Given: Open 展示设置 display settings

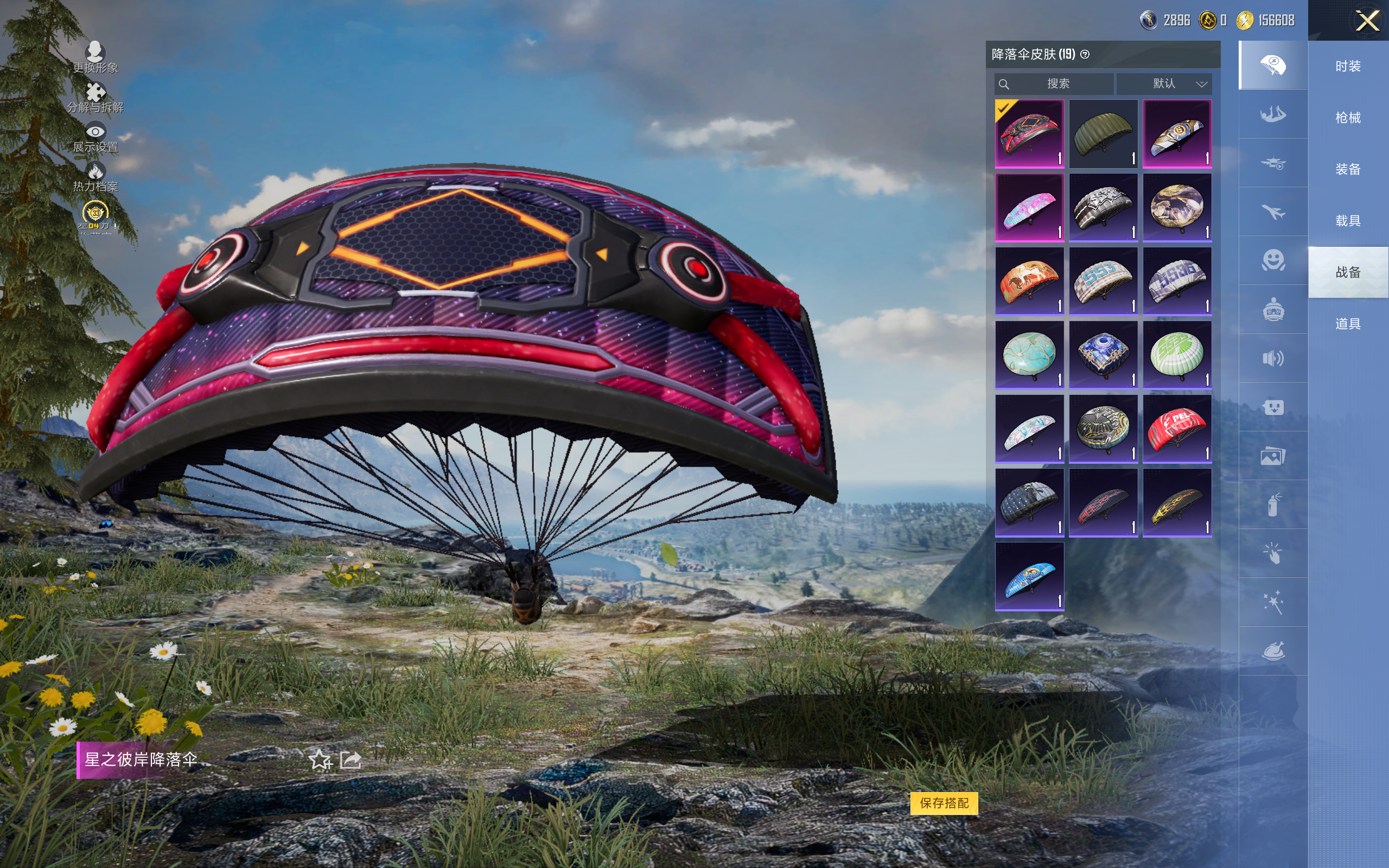Looking at the screenshot, I should pos(95,137).
